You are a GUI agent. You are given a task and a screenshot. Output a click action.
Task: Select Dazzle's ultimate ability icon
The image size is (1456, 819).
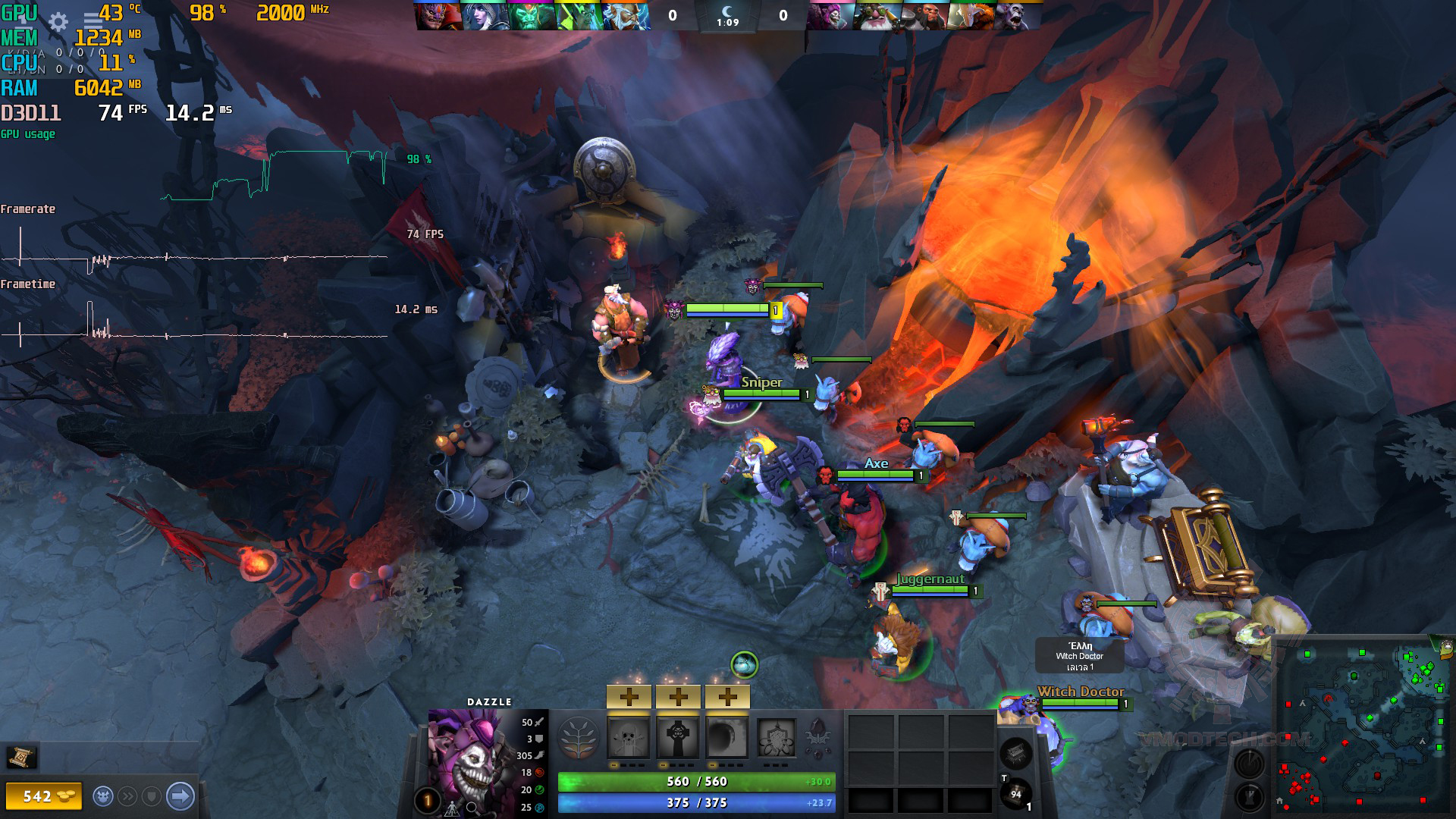tap(777, 737)
